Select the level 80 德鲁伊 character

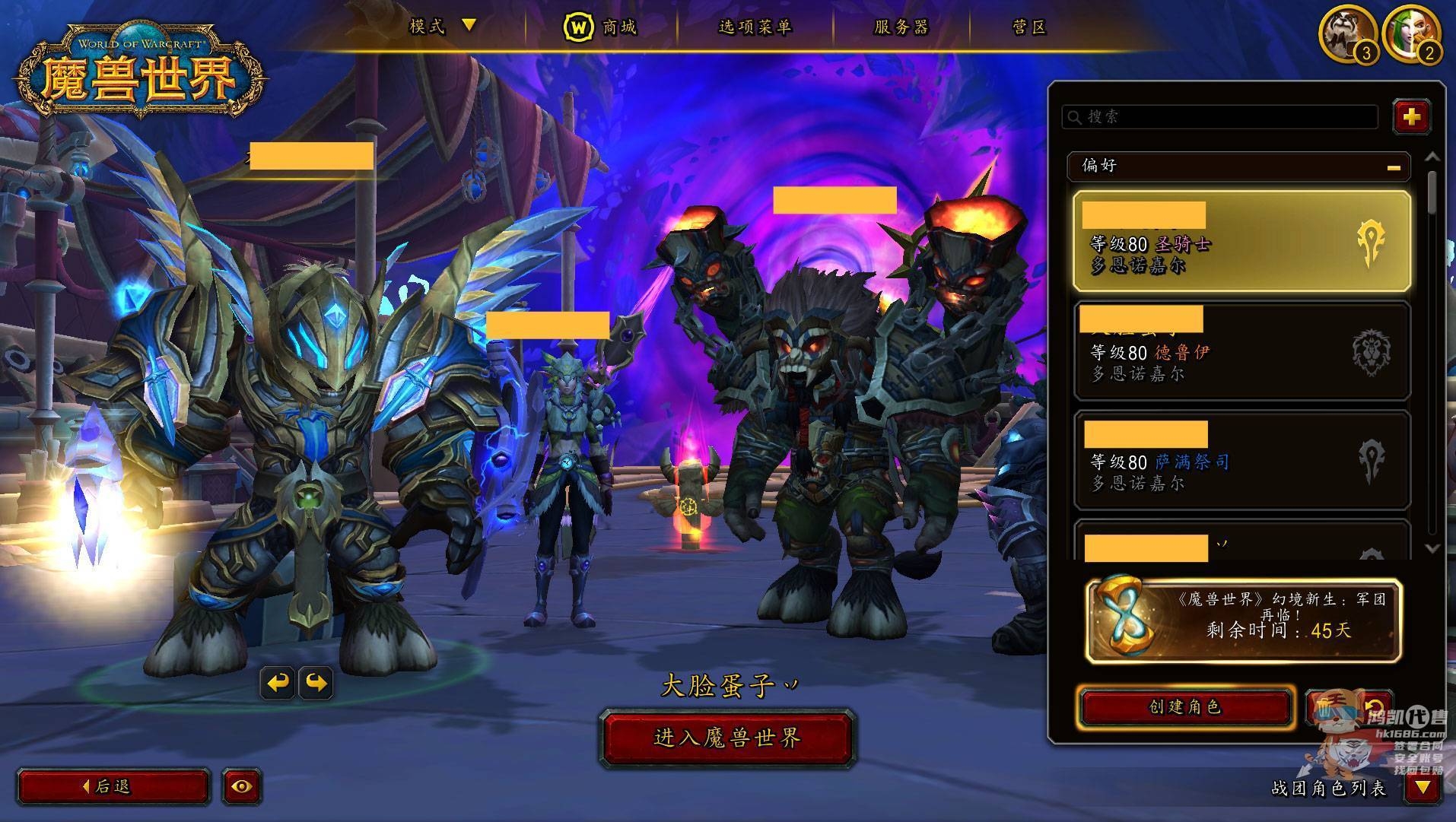[1241, 351]
